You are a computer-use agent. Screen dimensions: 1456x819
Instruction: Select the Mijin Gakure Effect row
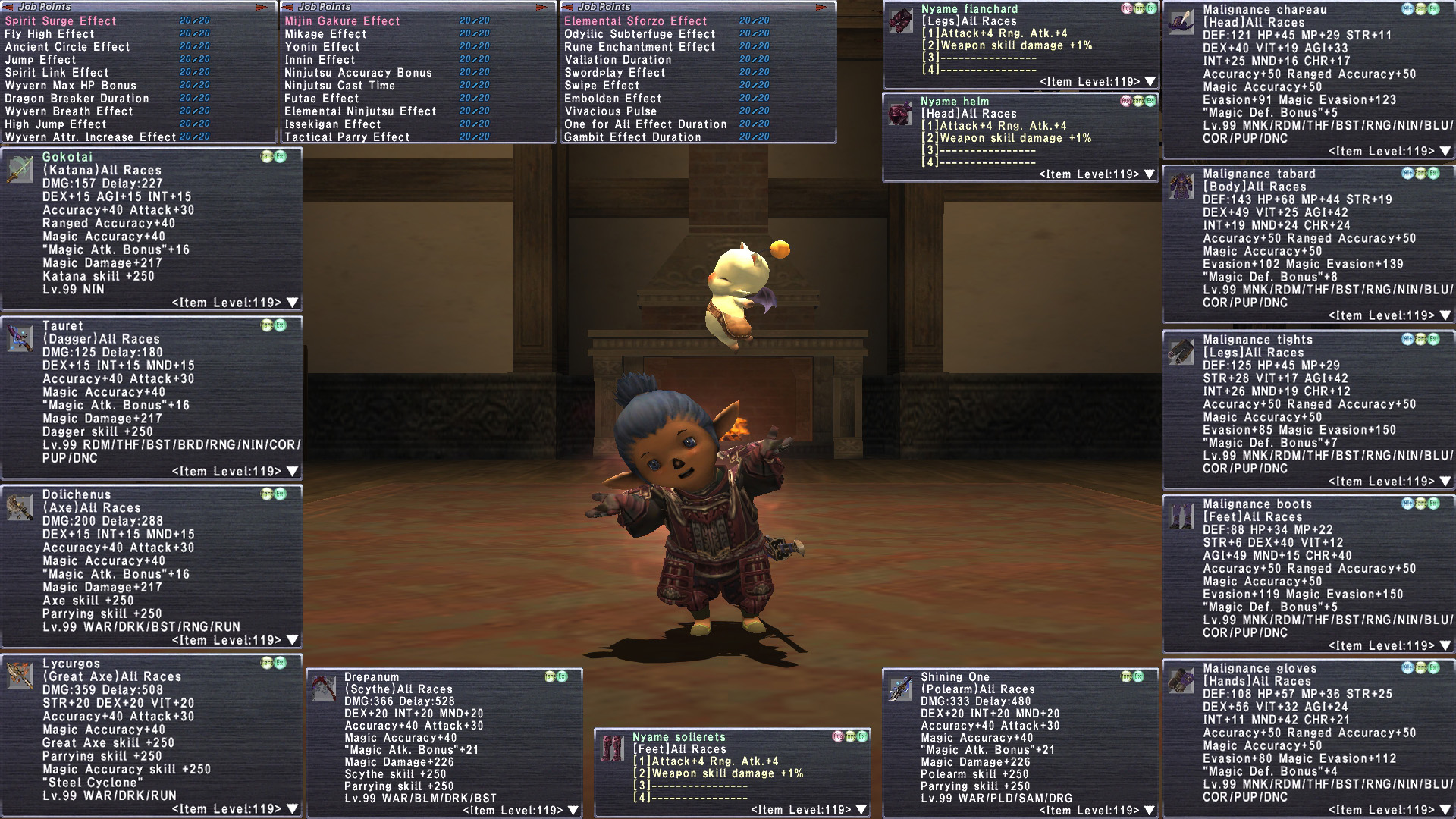pos(342,21)
